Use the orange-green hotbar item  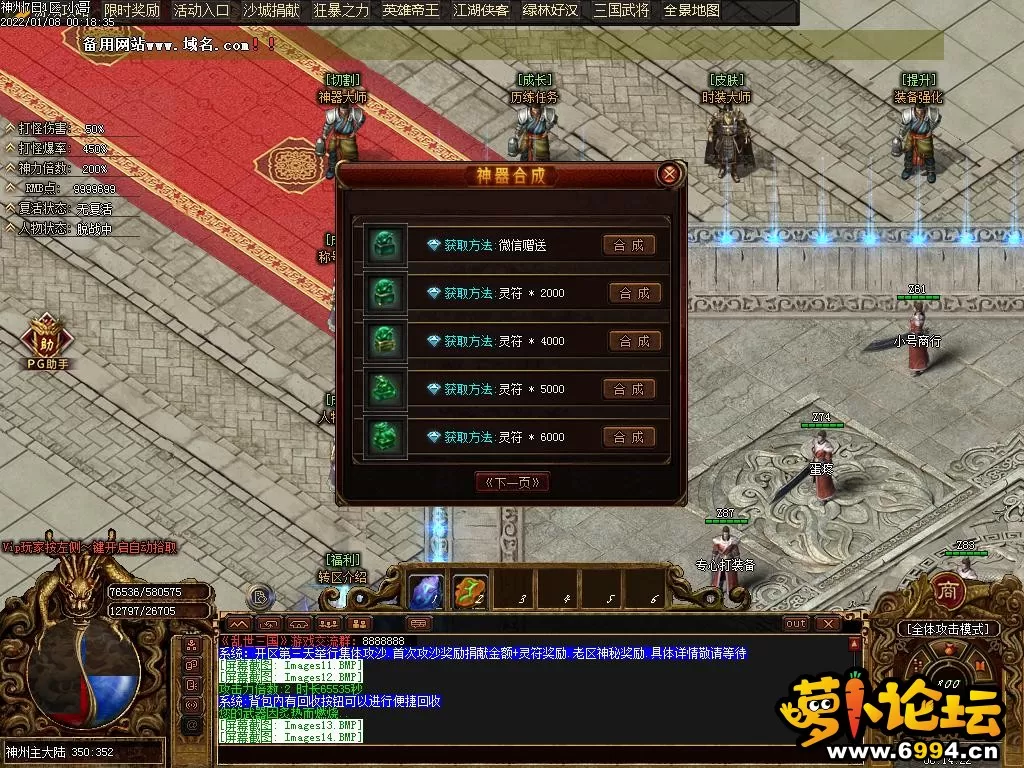click(x=470, y=591)
